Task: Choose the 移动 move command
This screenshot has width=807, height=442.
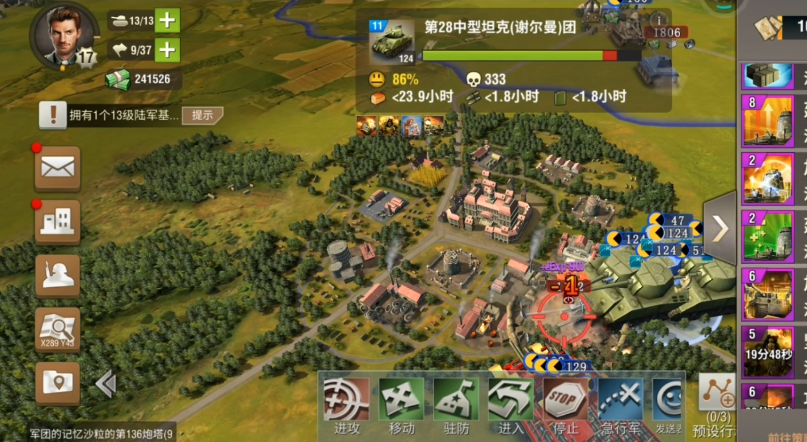Action: [x=400, y=406]
